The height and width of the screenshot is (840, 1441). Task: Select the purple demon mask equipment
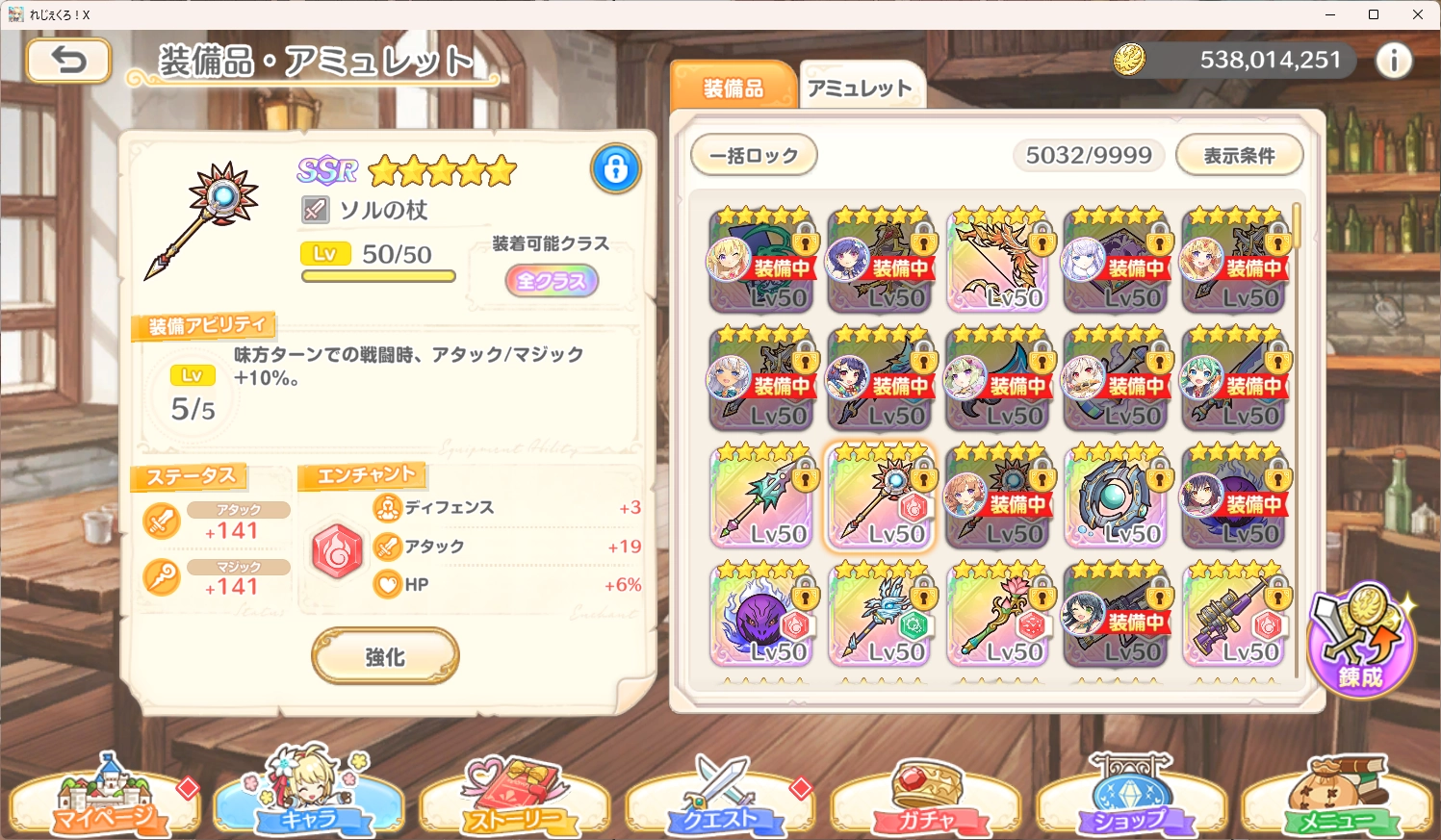(762, 616)
